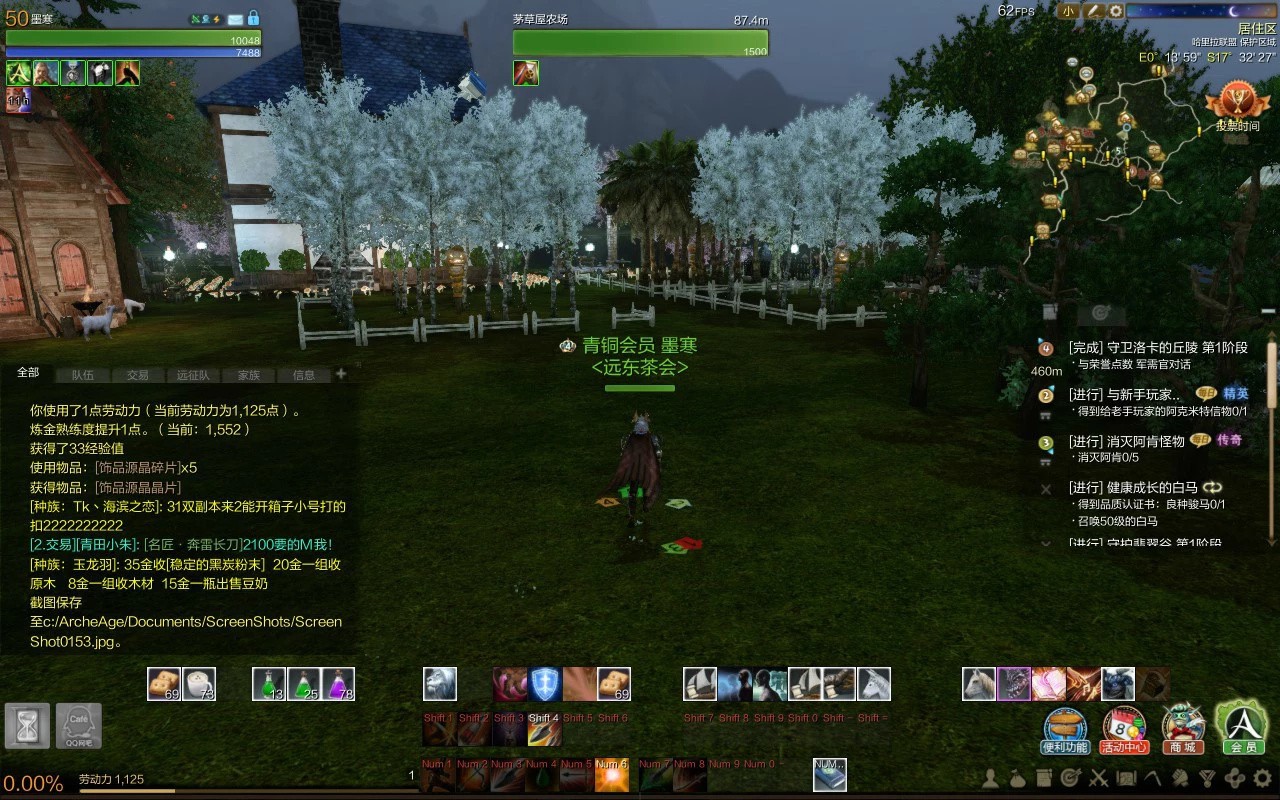Open the 便利功能 convenience functions button
Image resolution: width=1280 pixels, height=800 pixels.
point(1065,729)
